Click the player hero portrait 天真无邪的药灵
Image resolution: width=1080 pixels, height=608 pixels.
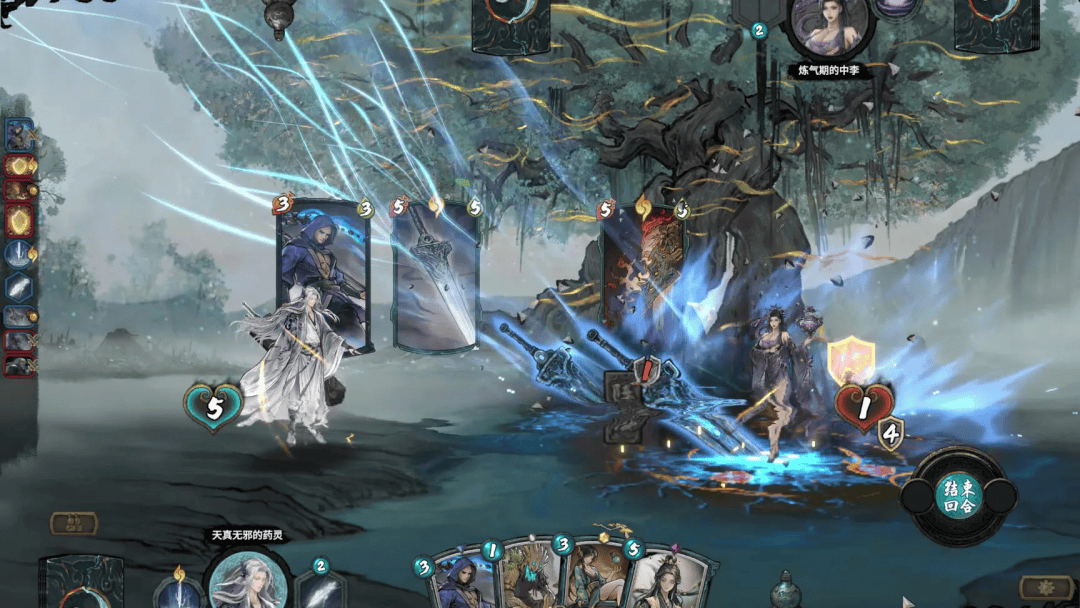(246, 579)
